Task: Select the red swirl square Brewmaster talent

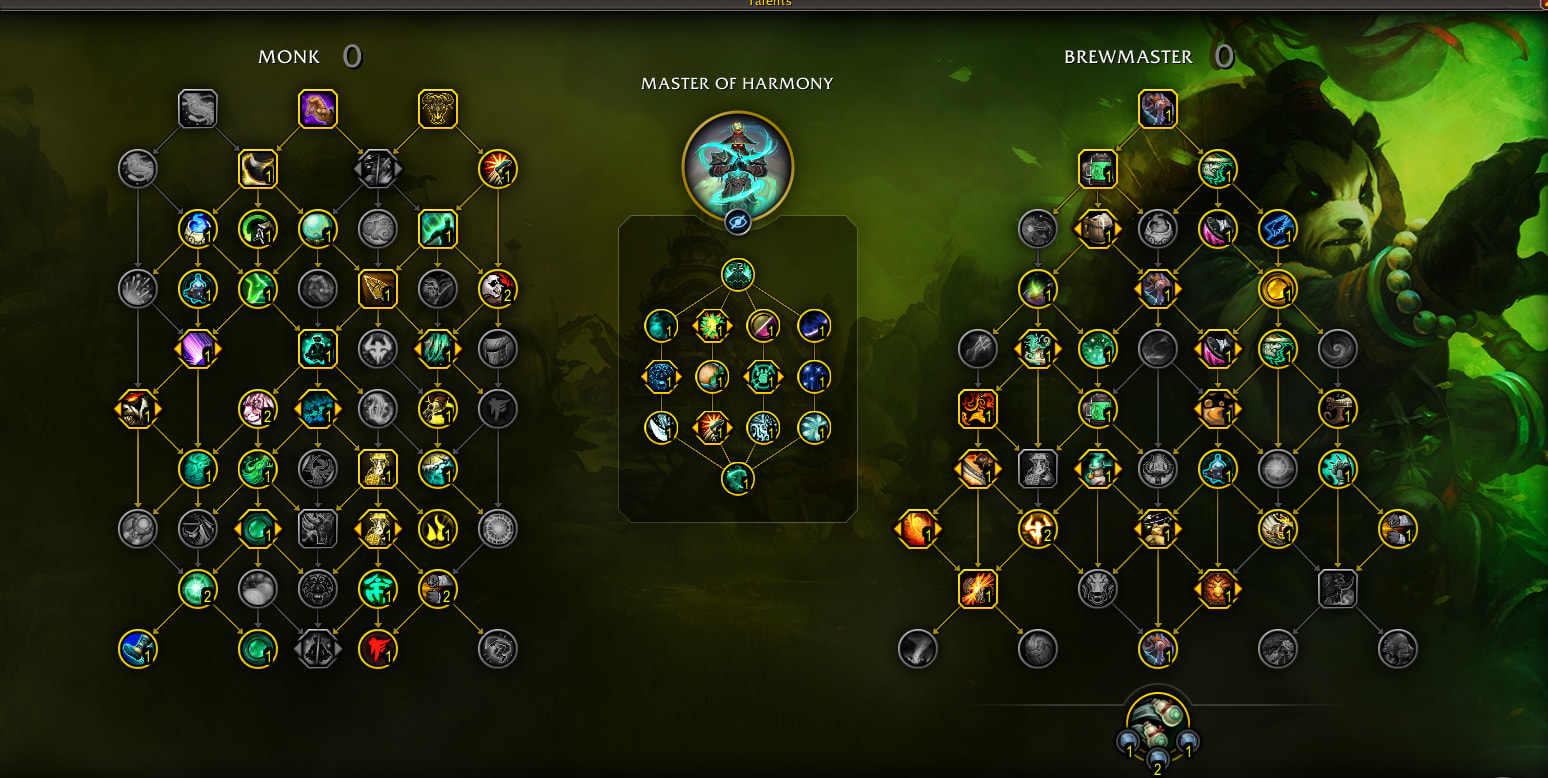Action: [x=977, y=409]
